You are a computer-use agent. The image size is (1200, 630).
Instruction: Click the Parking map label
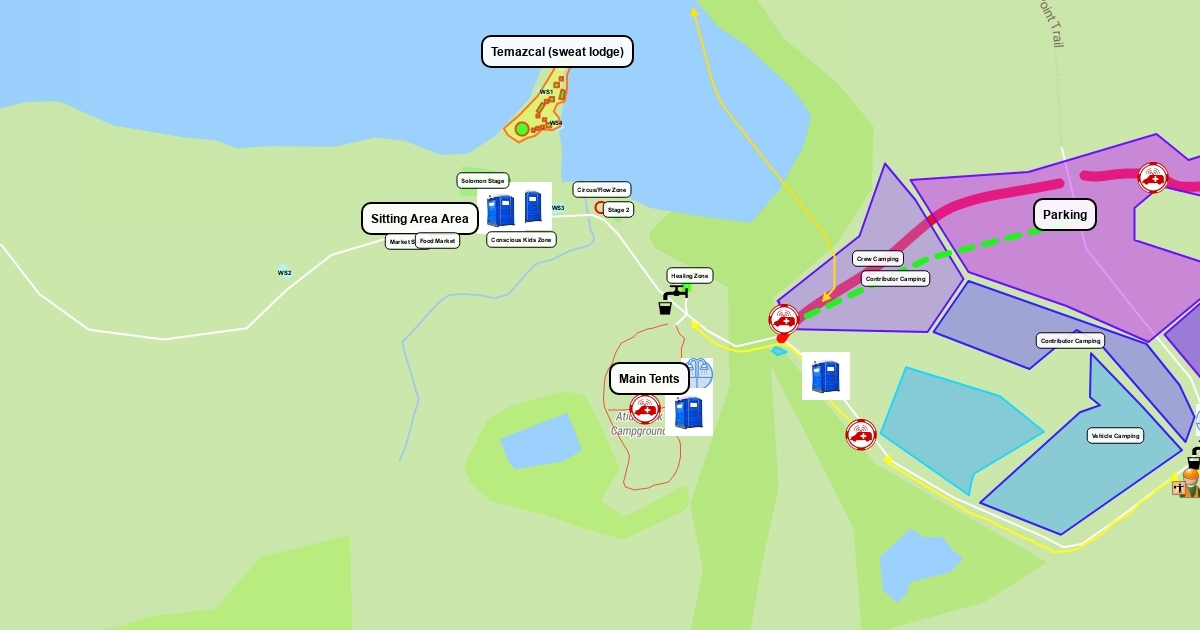pos(1064,215)
